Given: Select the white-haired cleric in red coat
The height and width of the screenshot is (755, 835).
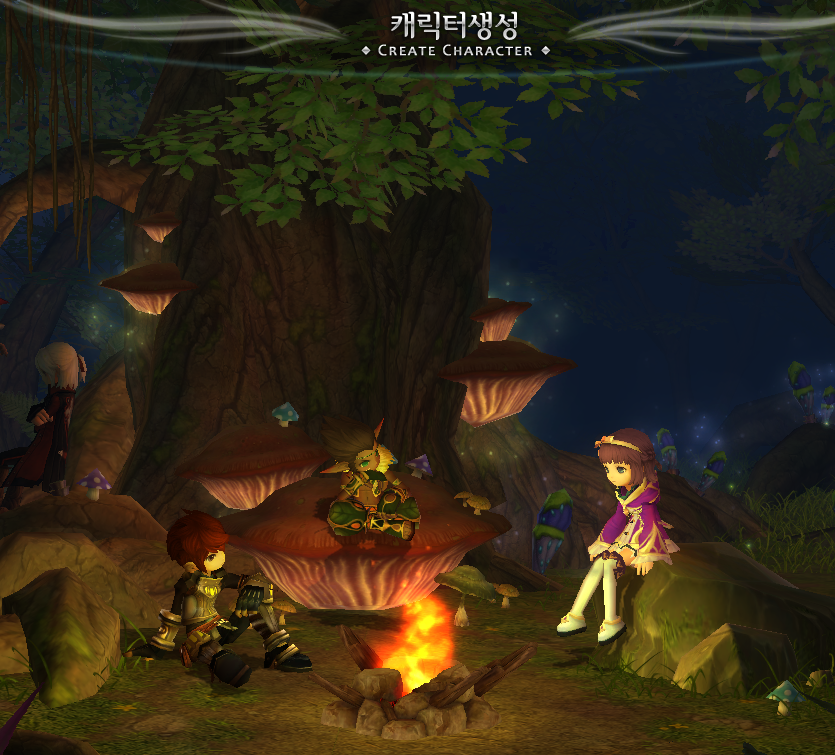Looking at the screenshot, I should click(x=55, y=415).
